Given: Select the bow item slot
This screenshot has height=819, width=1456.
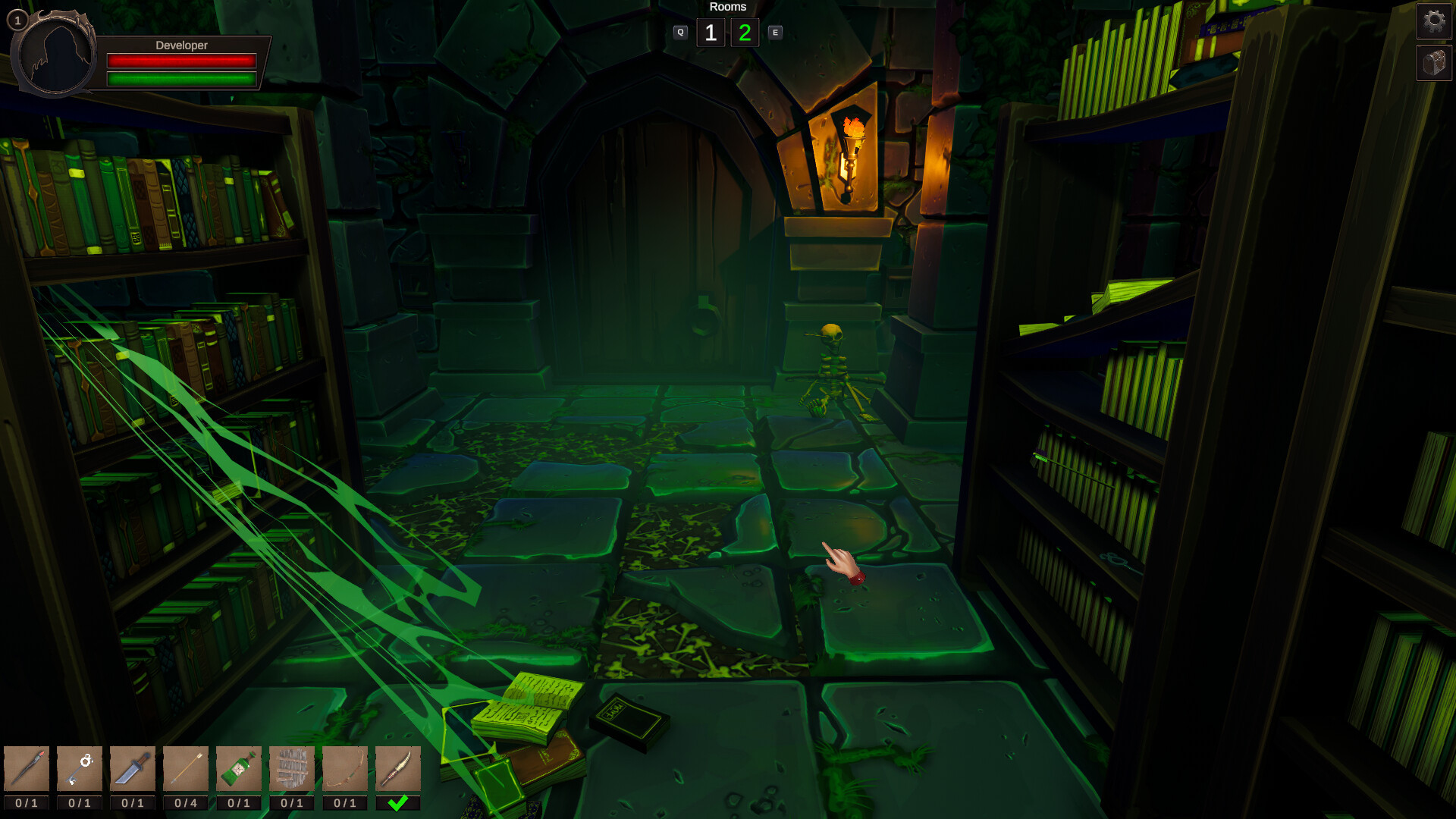Looking at the screenshot, I should click(x=345, y=768).
